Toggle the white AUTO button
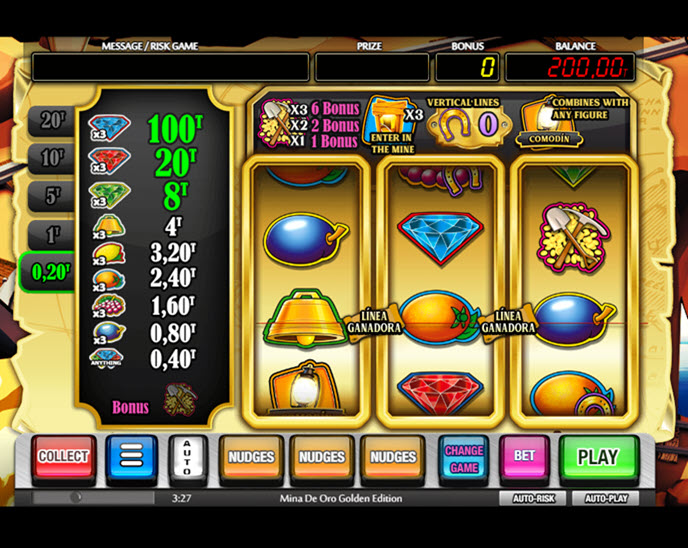This screenshot has width=688, height=548. point(186,457)
